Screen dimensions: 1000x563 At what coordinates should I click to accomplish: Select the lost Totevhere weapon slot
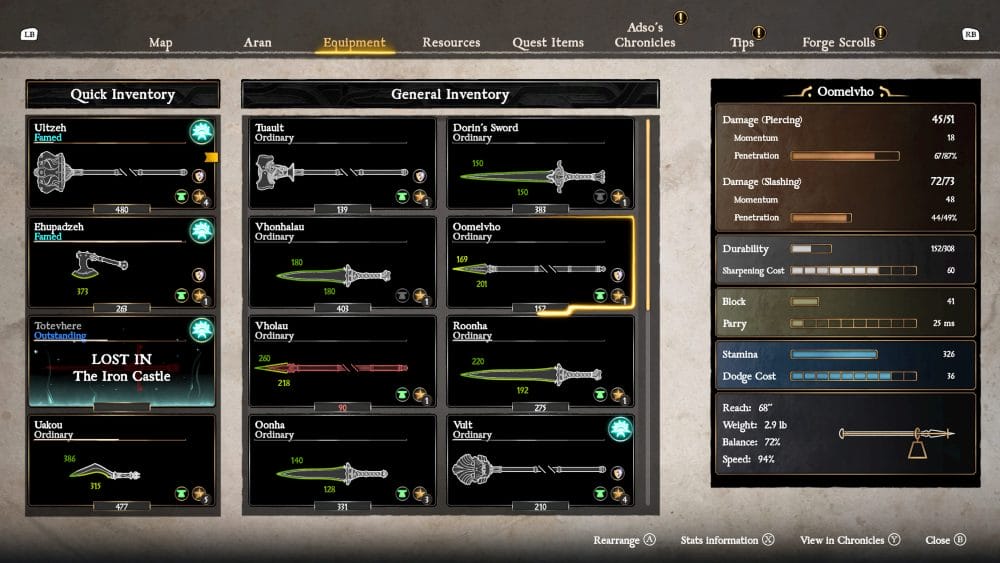[122, 363]
